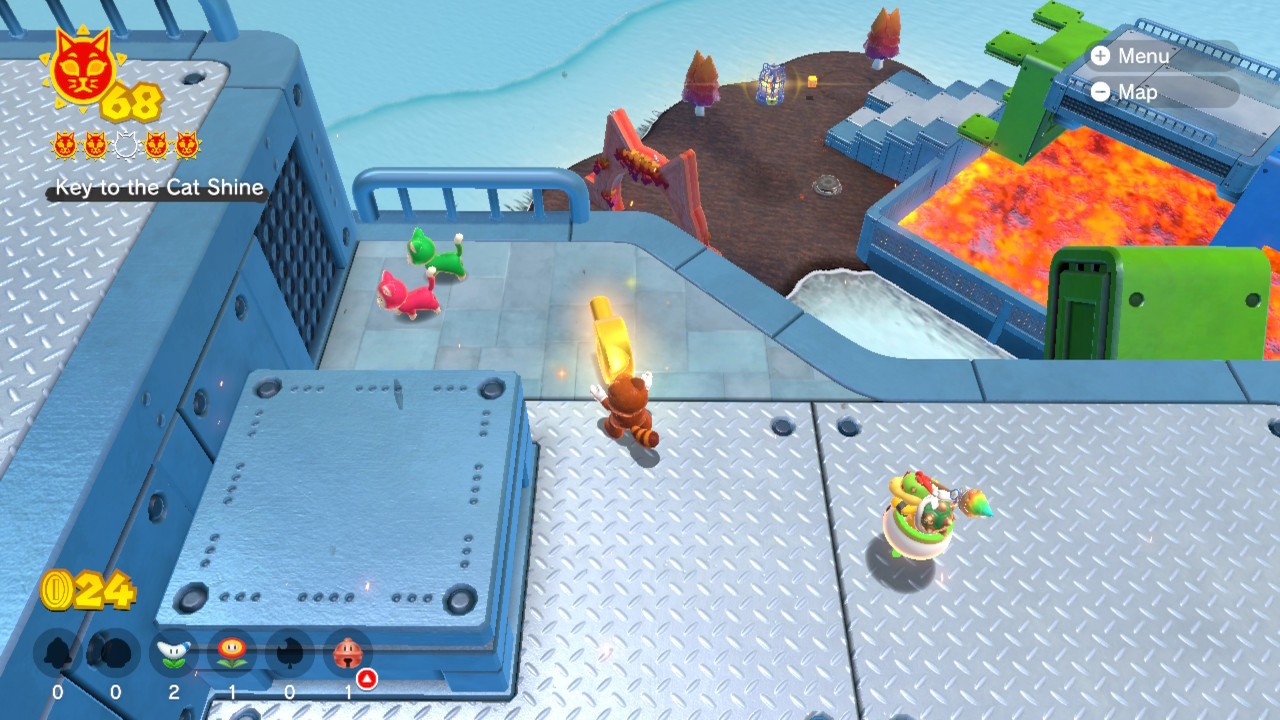Select the uncollected Cat Shine outline

pyautogui.click(x=125, y=146)
